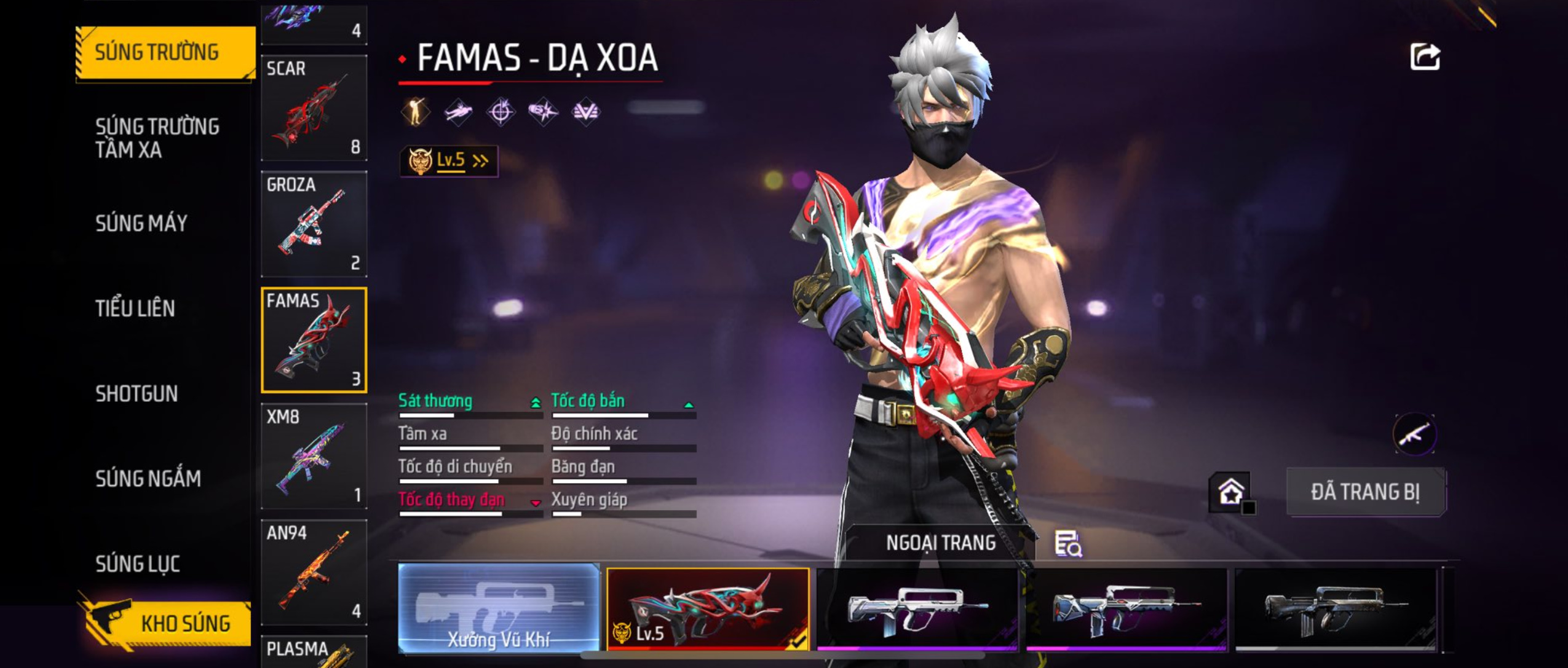Viewport: 1568px width, 668px height.
Task: Show the Tiểu Liên weapons
Action: coord(135,308)
